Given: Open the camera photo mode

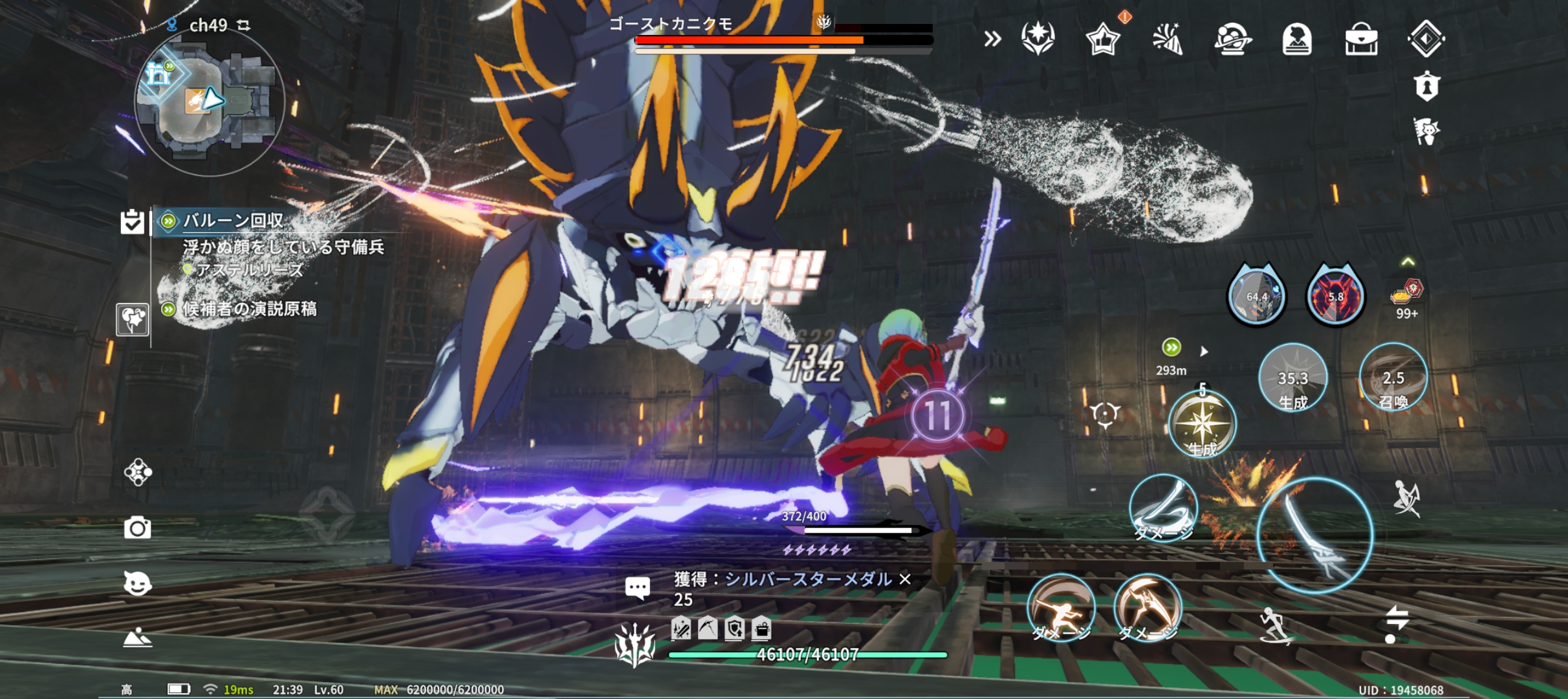Looking at the screenshot, I should coord(137,528).
